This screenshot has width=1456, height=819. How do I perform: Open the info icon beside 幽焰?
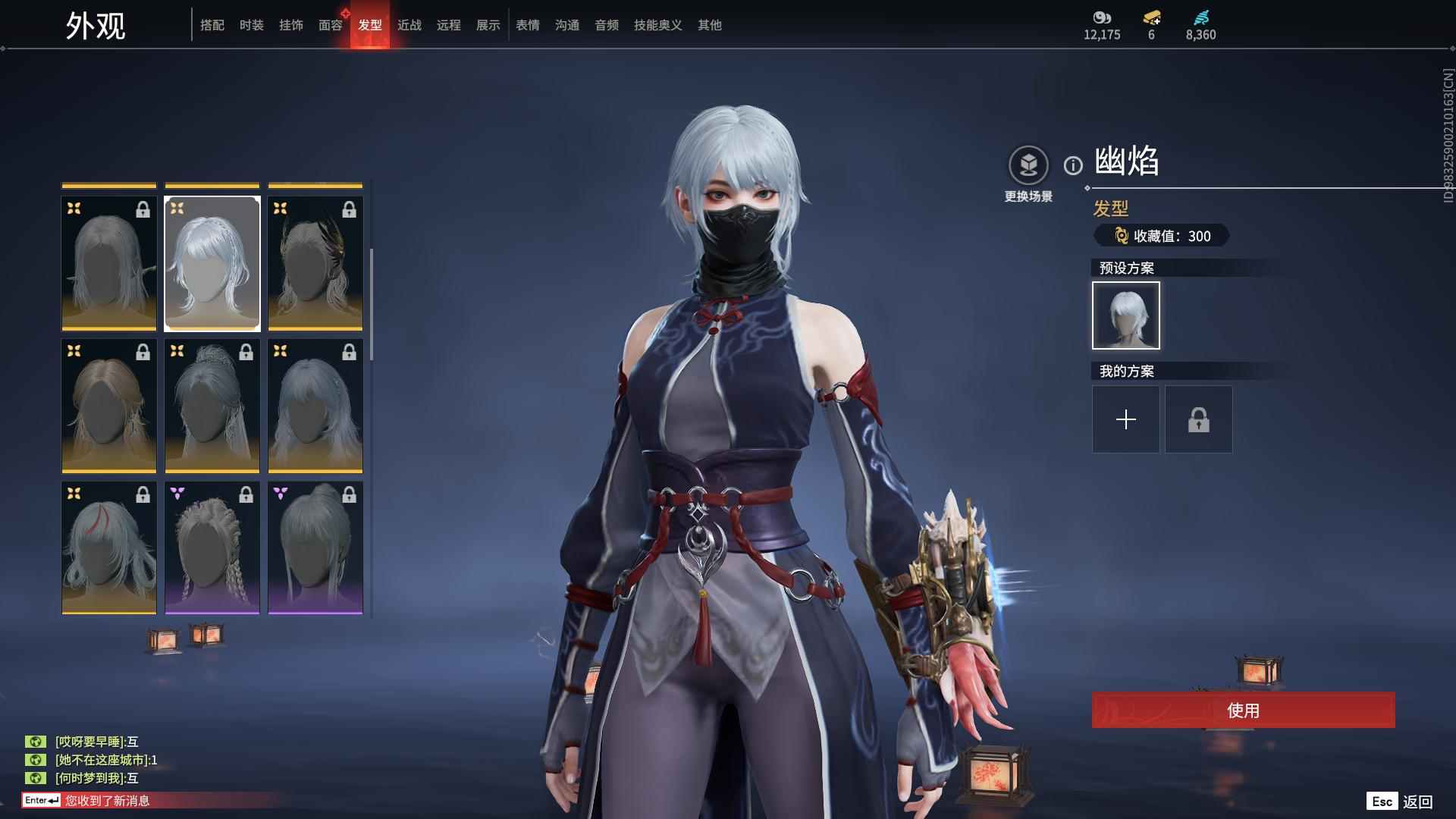[1073, 165]
